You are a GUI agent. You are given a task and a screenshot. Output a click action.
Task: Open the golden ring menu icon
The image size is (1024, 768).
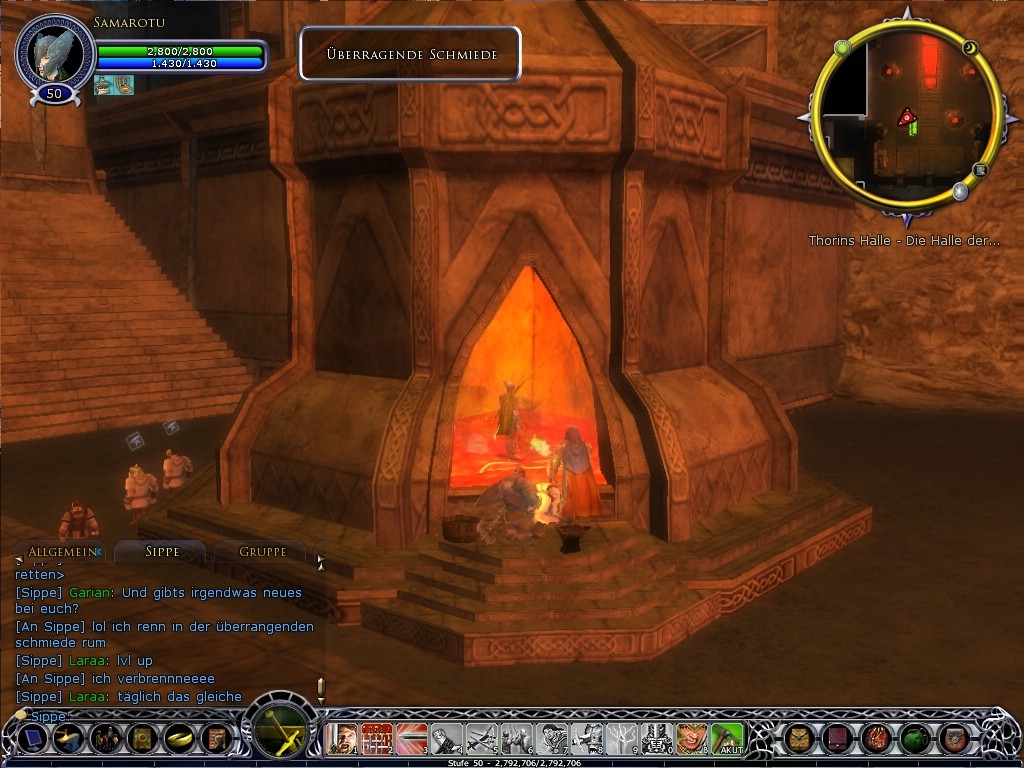(179, 739)
